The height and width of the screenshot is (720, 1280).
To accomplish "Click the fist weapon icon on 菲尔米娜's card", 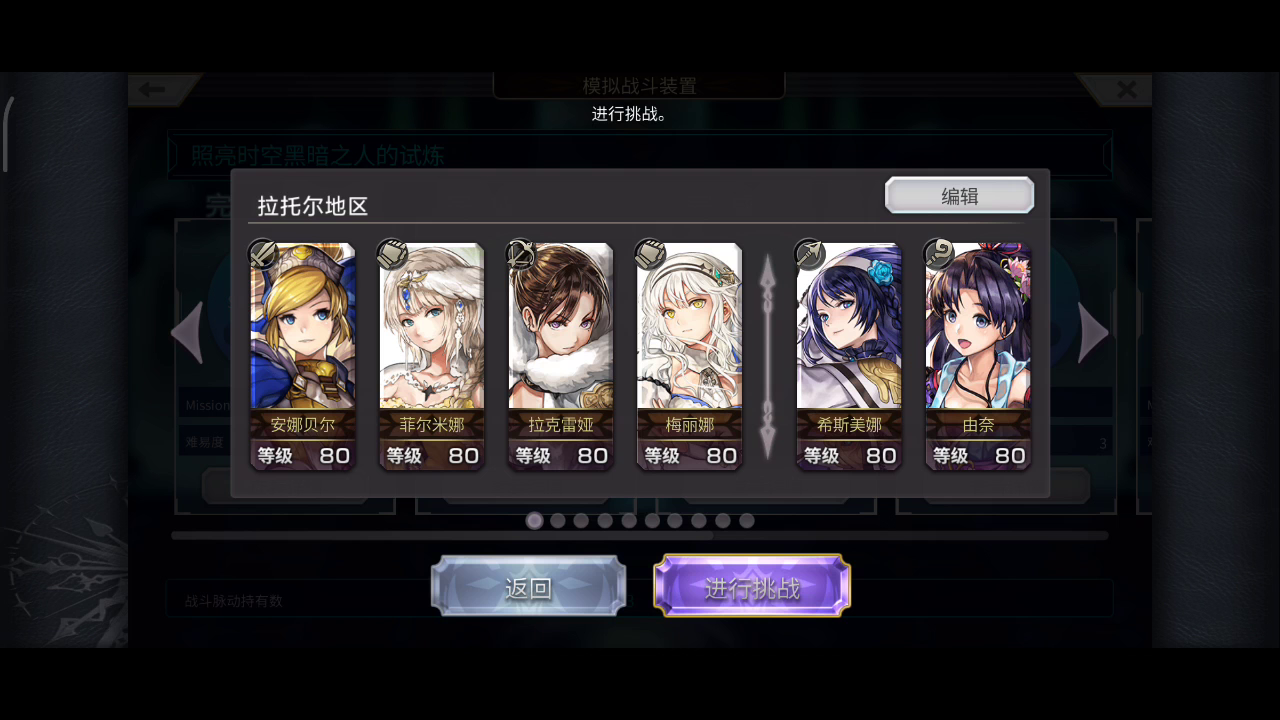I will coord(390,253).
